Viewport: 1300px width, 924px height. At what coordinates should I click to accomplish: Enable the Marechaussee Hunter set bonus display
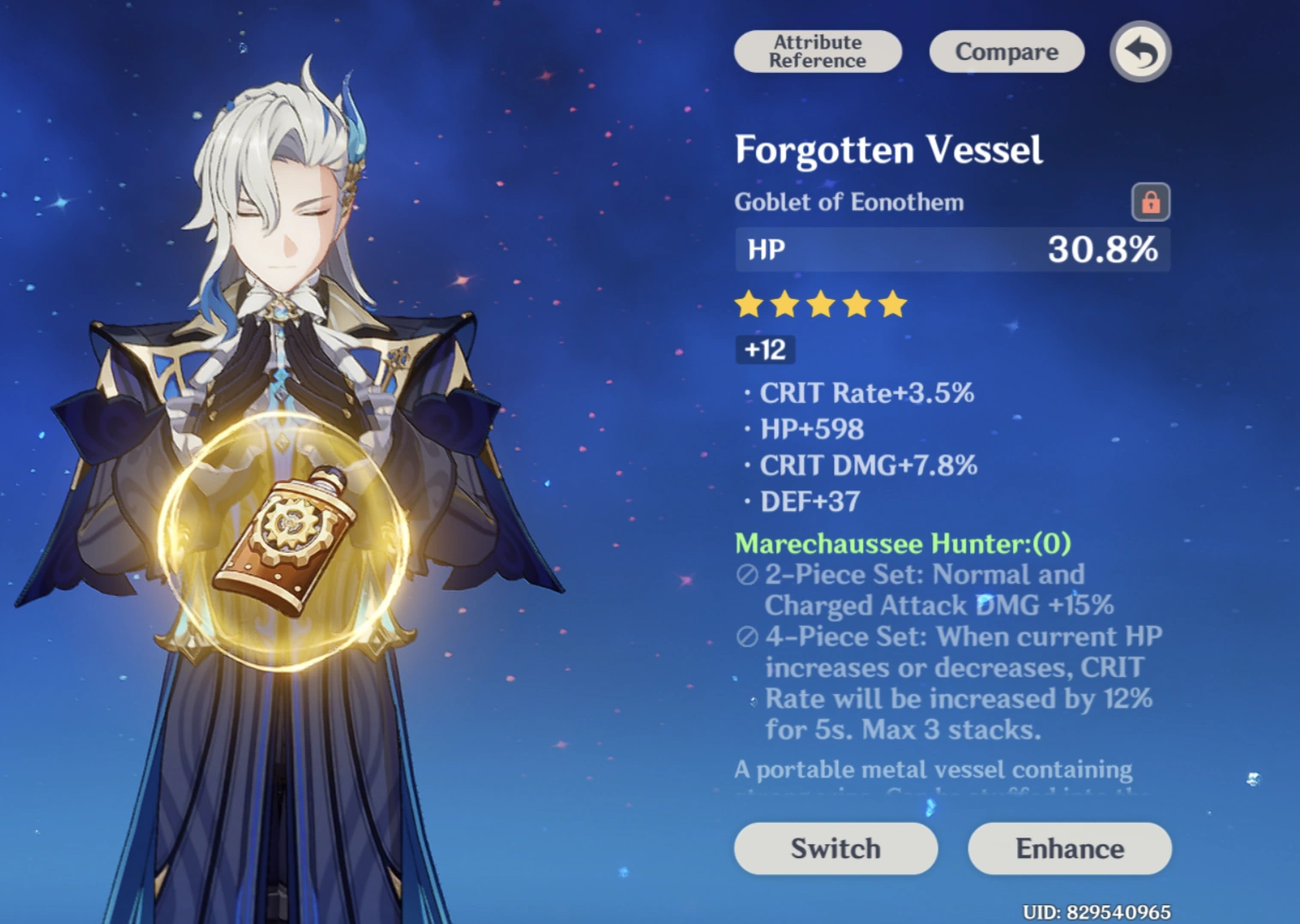click(x=902, y=543)
